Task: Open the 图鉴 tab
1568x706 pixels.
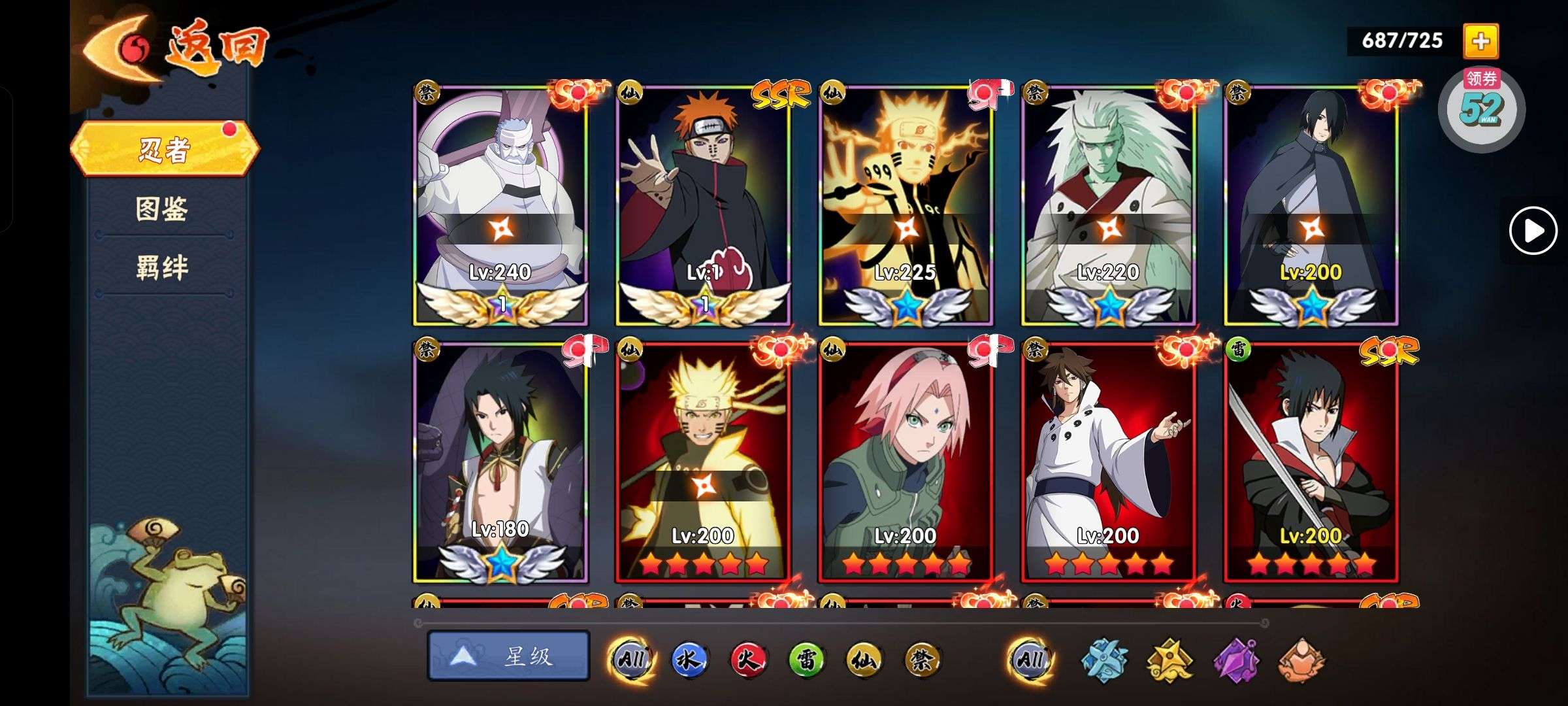Action: (x=162, y=209)
